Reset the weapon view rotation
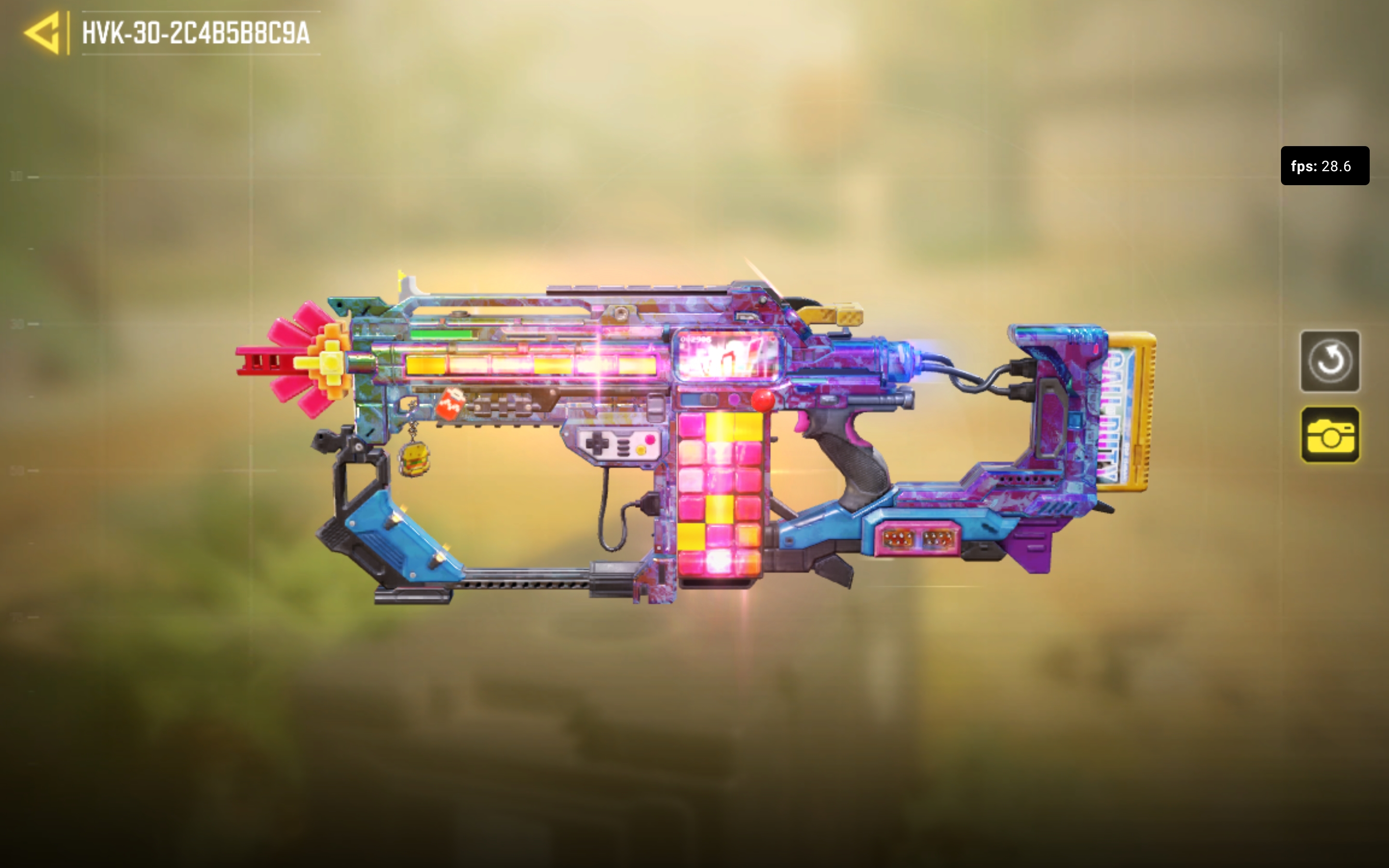The height and width of the screenshot is (868, 1389). (x=1329, y=361)
